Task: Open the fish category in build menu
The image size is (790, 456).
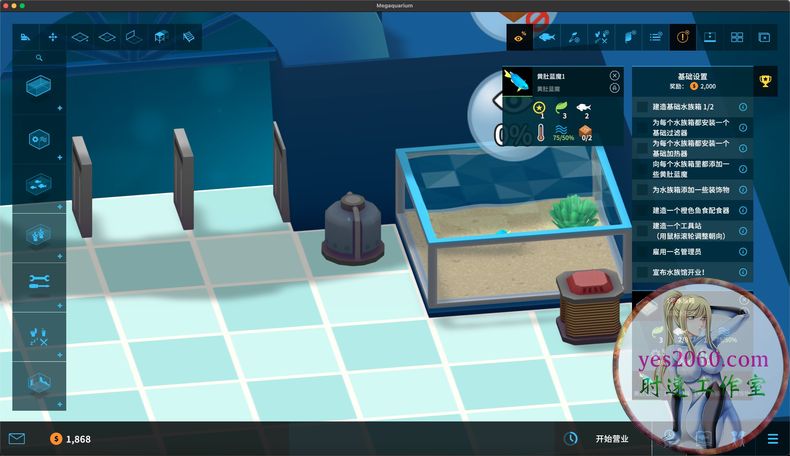Action: (x=40, y=184)
